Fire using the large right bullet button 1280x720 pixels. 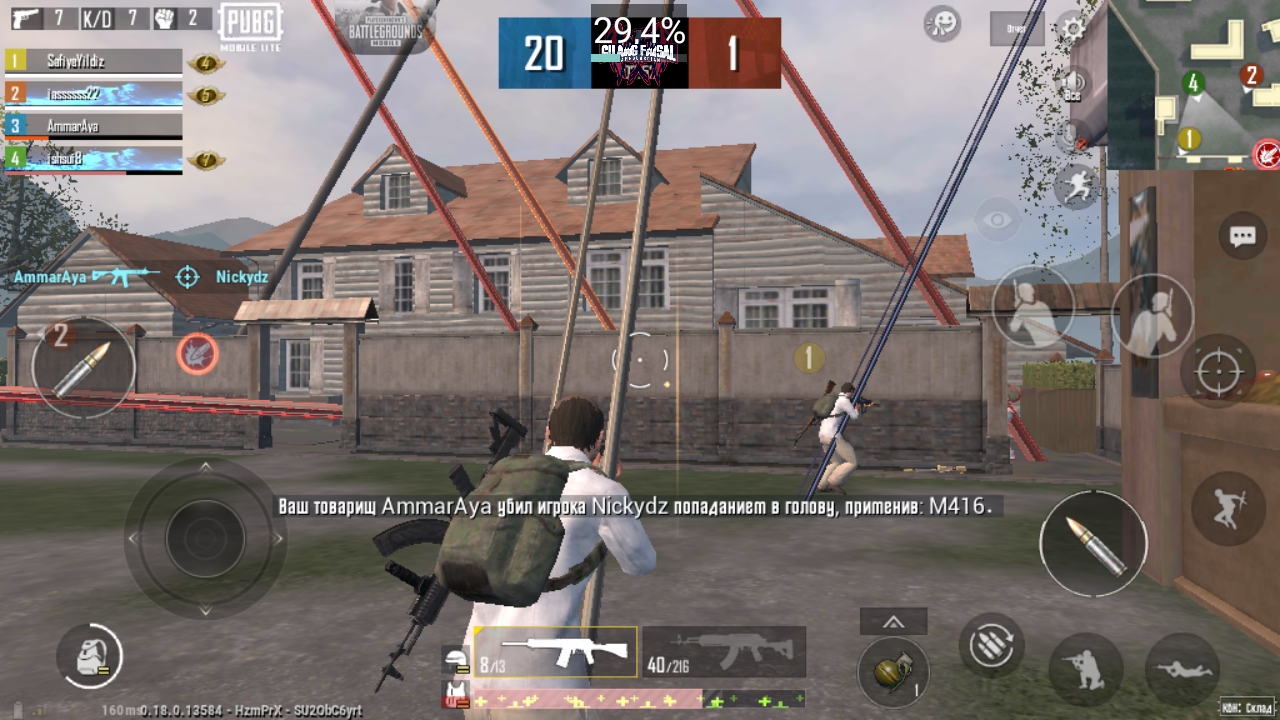pyautogui.click(x=1093, y=544)
